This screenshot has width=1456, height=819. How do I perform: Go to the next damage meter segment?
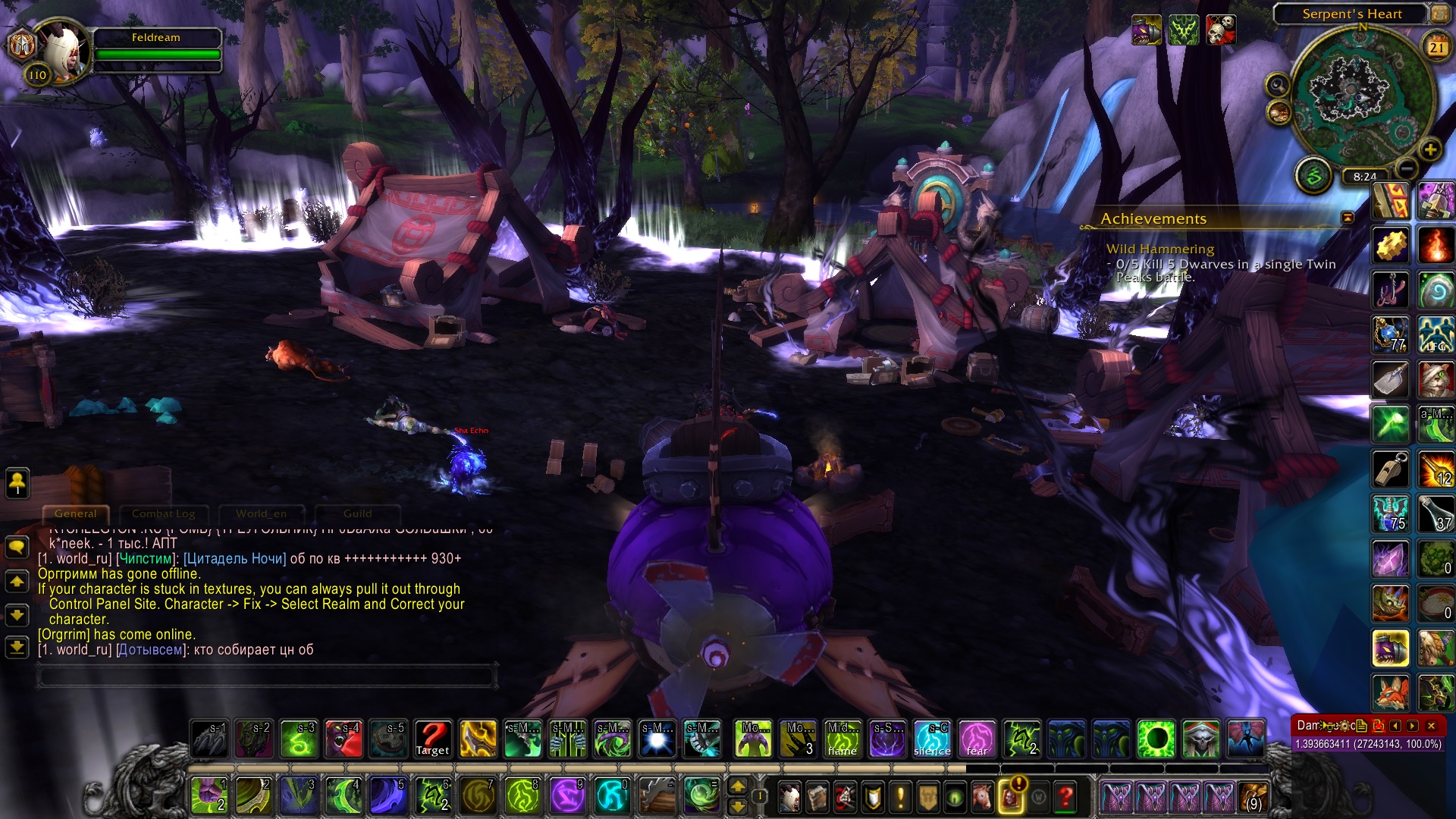(1413, 726)
